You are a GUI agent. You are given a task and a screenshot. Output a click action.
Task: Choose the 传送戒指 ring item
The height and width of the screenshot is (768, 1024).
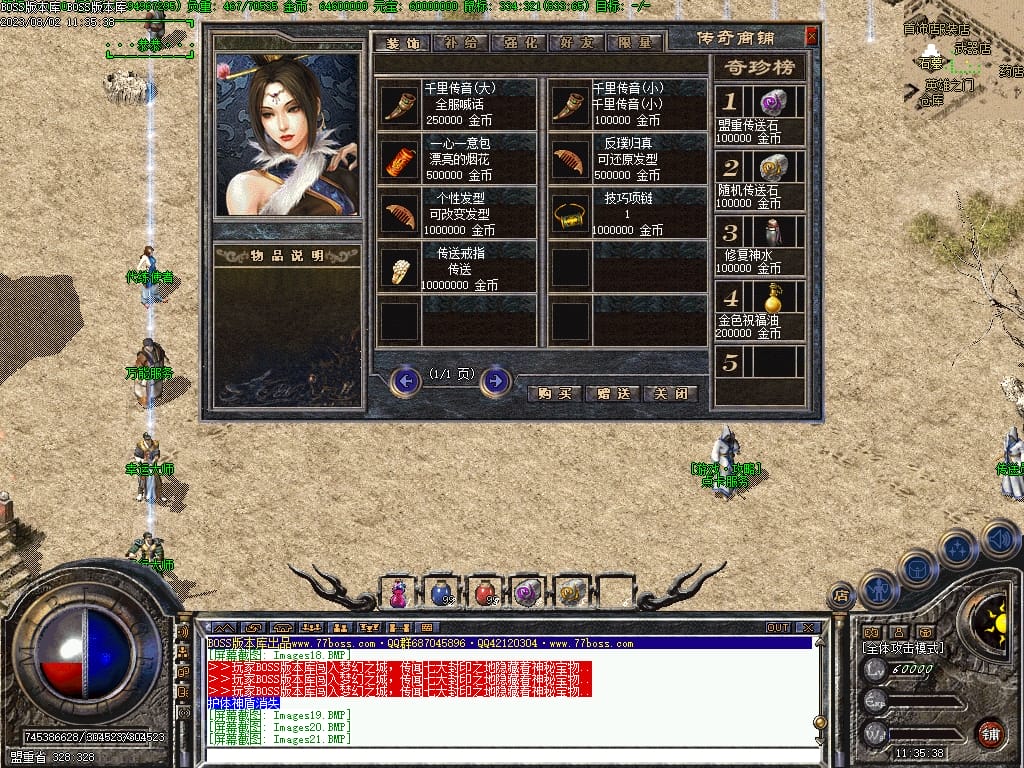point(399,268)
